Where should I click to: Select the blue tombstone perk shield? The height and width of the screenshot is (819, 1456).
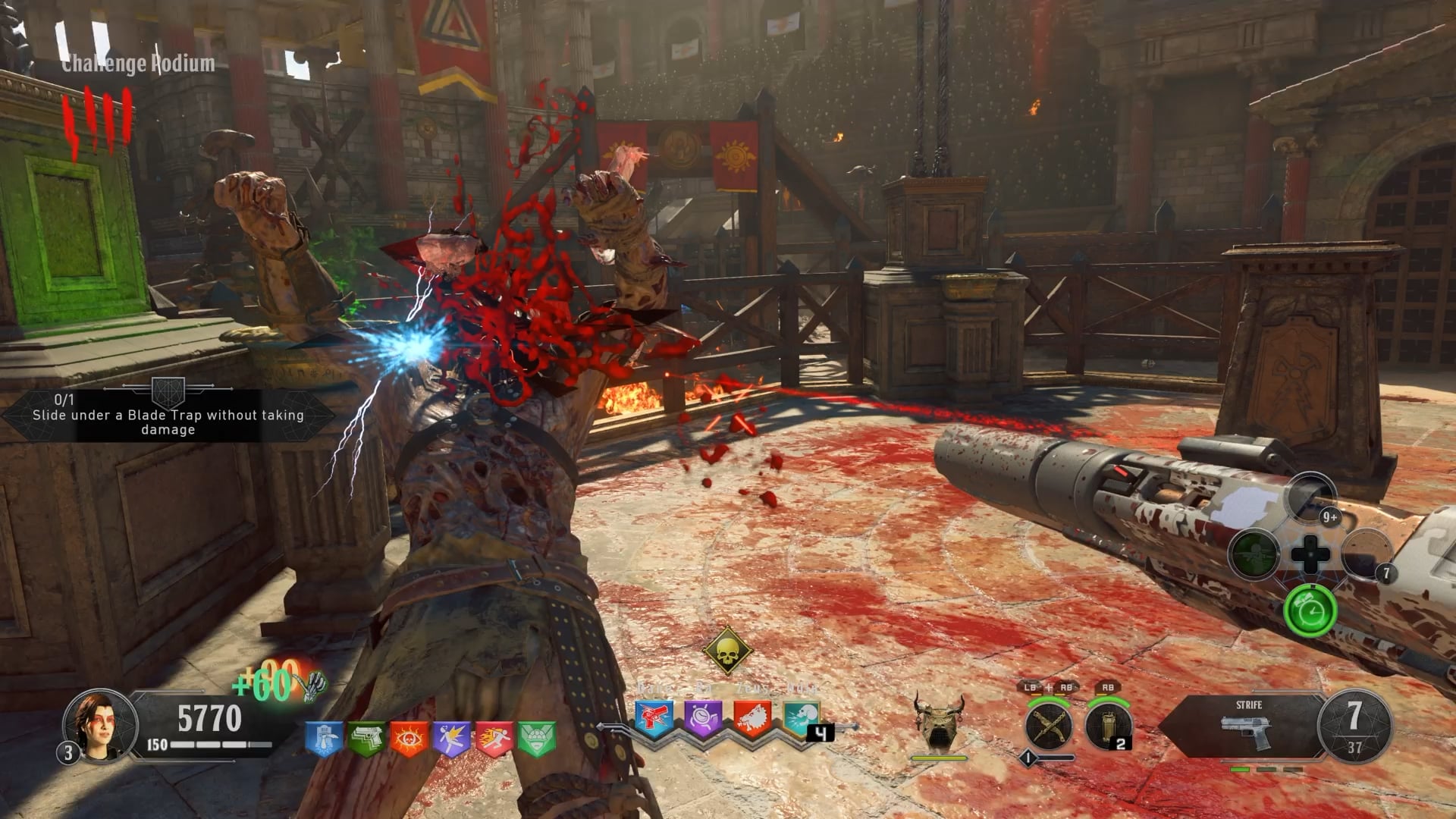pos(324,738)
